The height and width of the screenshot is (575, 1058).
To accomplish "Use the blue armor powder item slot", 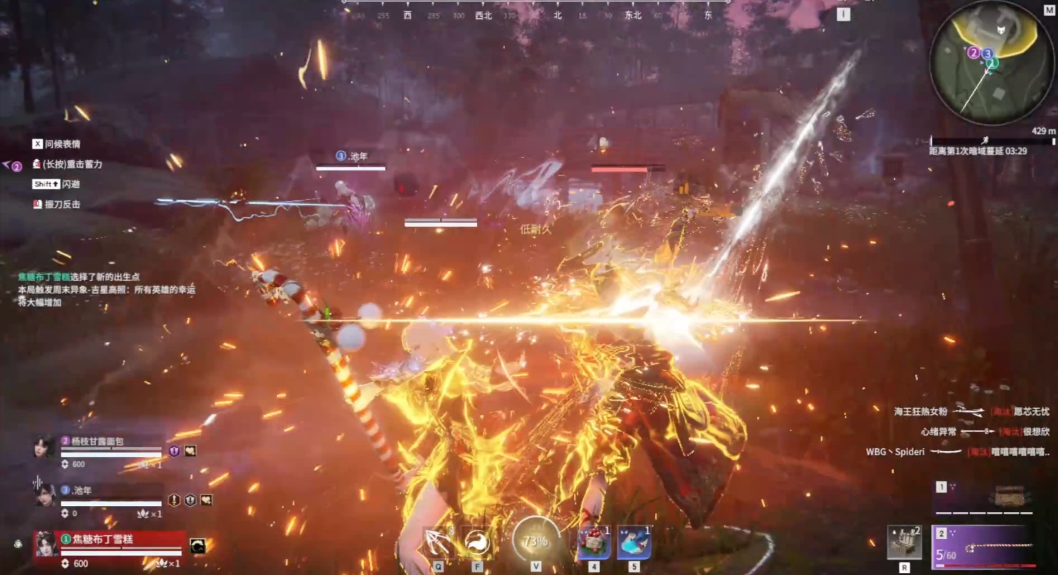I will [x=634, y=542].
